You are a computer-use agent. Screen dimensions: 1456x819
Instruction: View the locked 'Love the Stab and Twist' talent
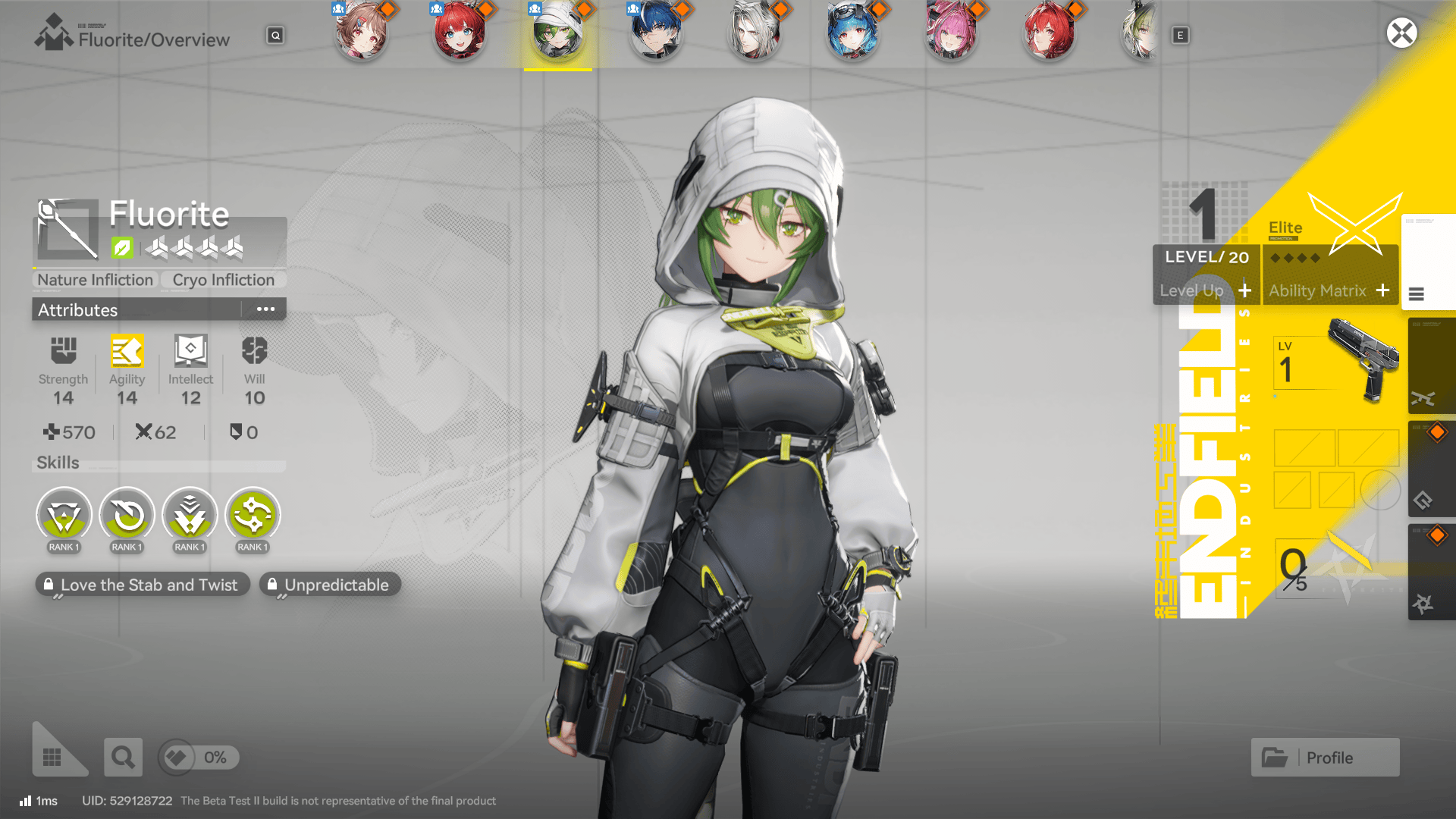tap(142, 585)
